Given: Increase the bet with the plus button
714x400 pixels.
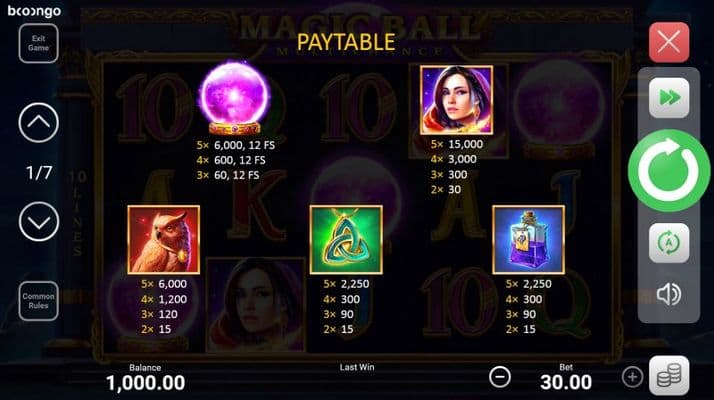Looking at the screenshot, I should point(632,377).
